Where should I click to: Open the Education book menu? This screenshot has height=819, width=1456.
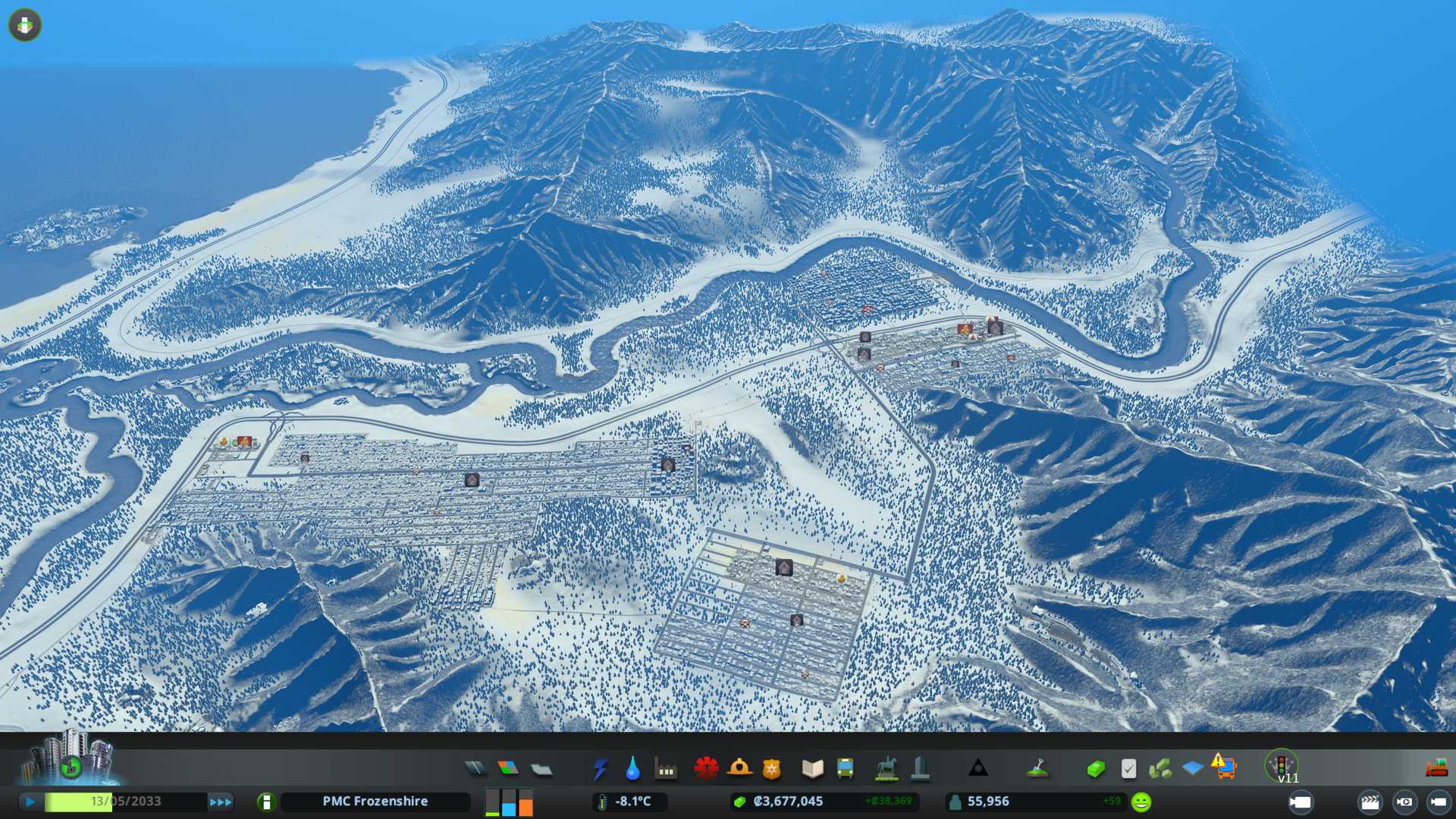pos(812,769)
